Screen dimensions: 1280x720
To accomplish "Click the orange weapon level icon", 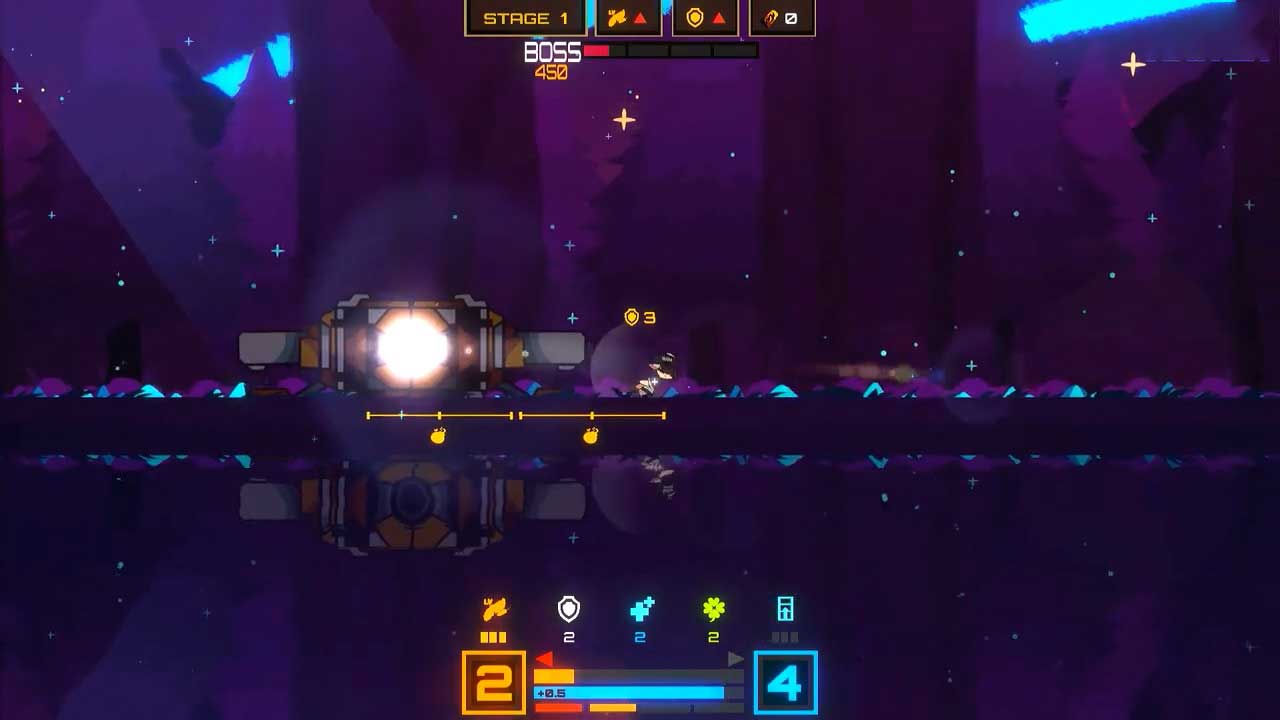I will 494,608.
